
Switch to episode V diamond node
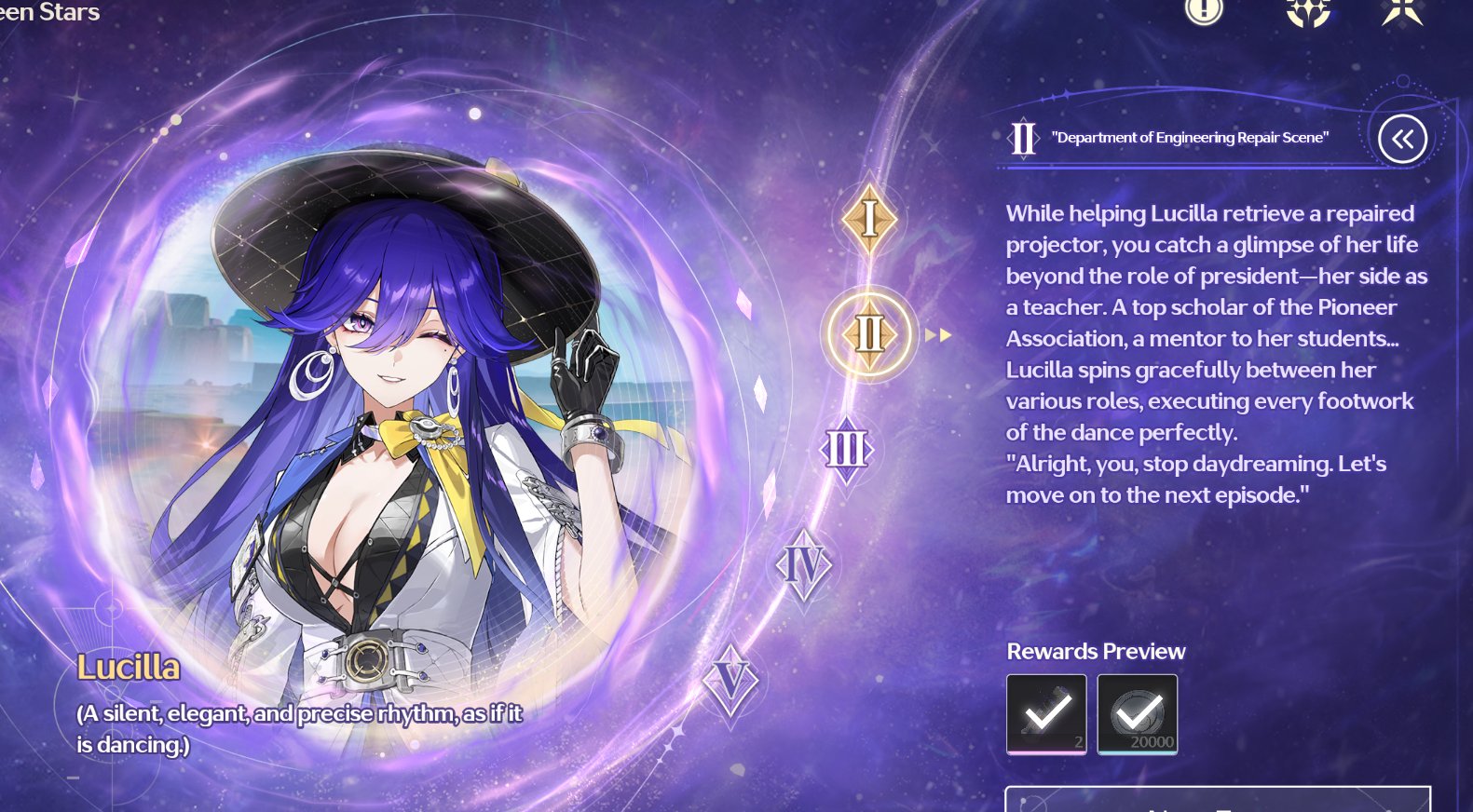click(730, 681)
